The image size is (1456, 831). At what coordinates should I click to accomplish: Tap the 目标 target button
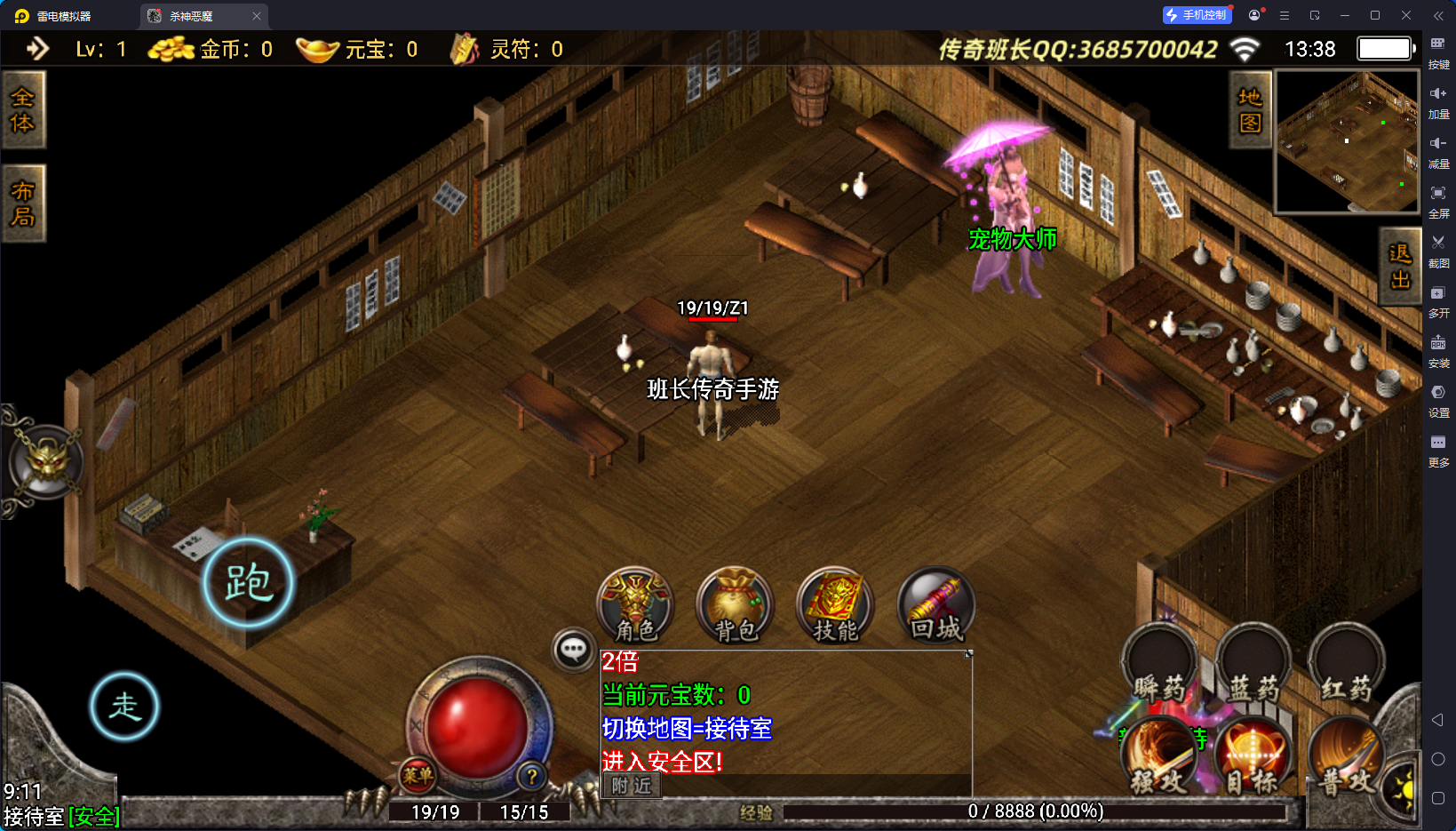[x=1252, y=756]
